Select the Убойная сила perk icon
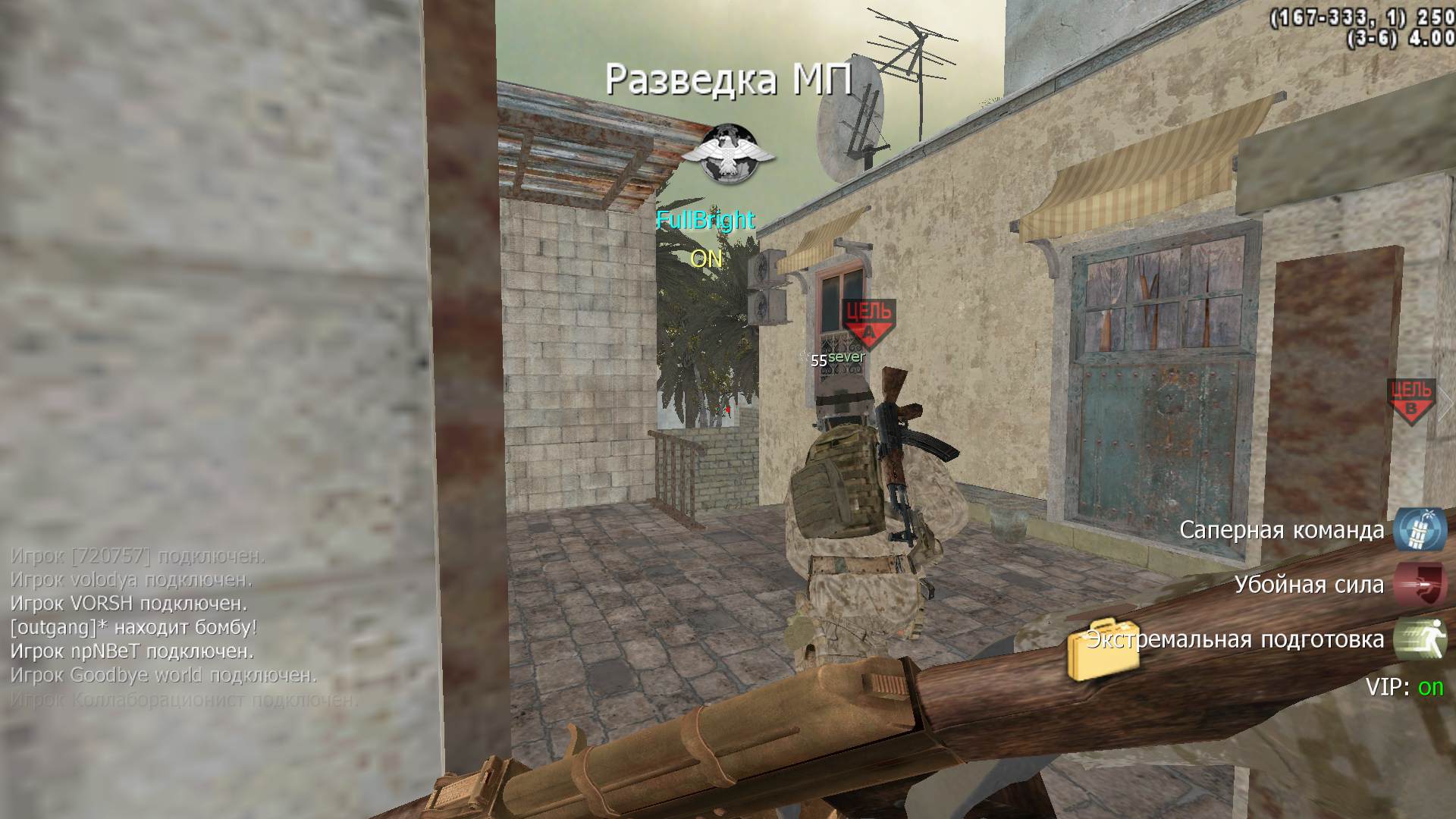Image resolution: width=1456 pixels, height=819 pixels. coord(1419,585)
